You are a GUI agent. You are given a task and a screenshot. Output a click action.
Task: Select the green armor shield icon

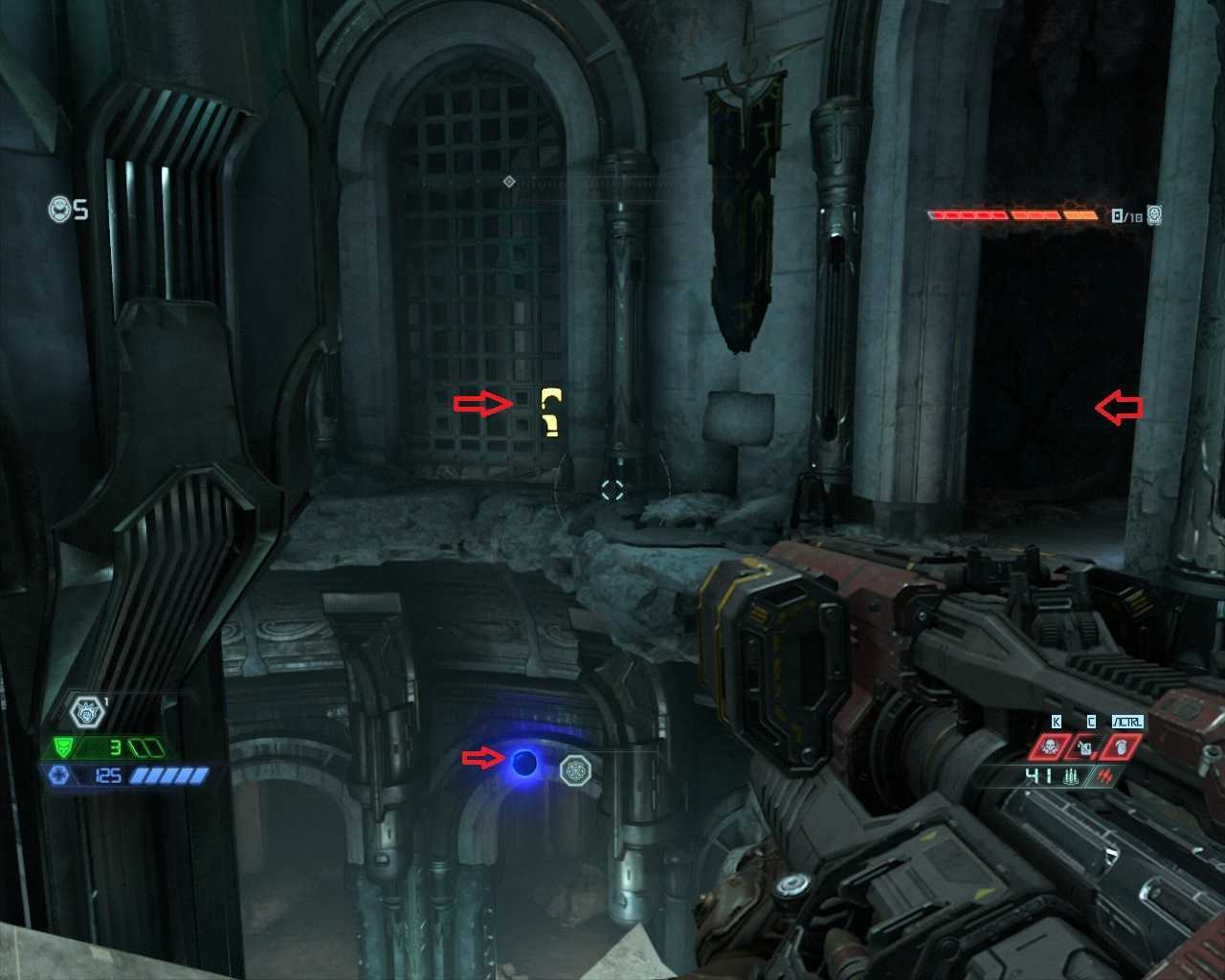(58, 747)
